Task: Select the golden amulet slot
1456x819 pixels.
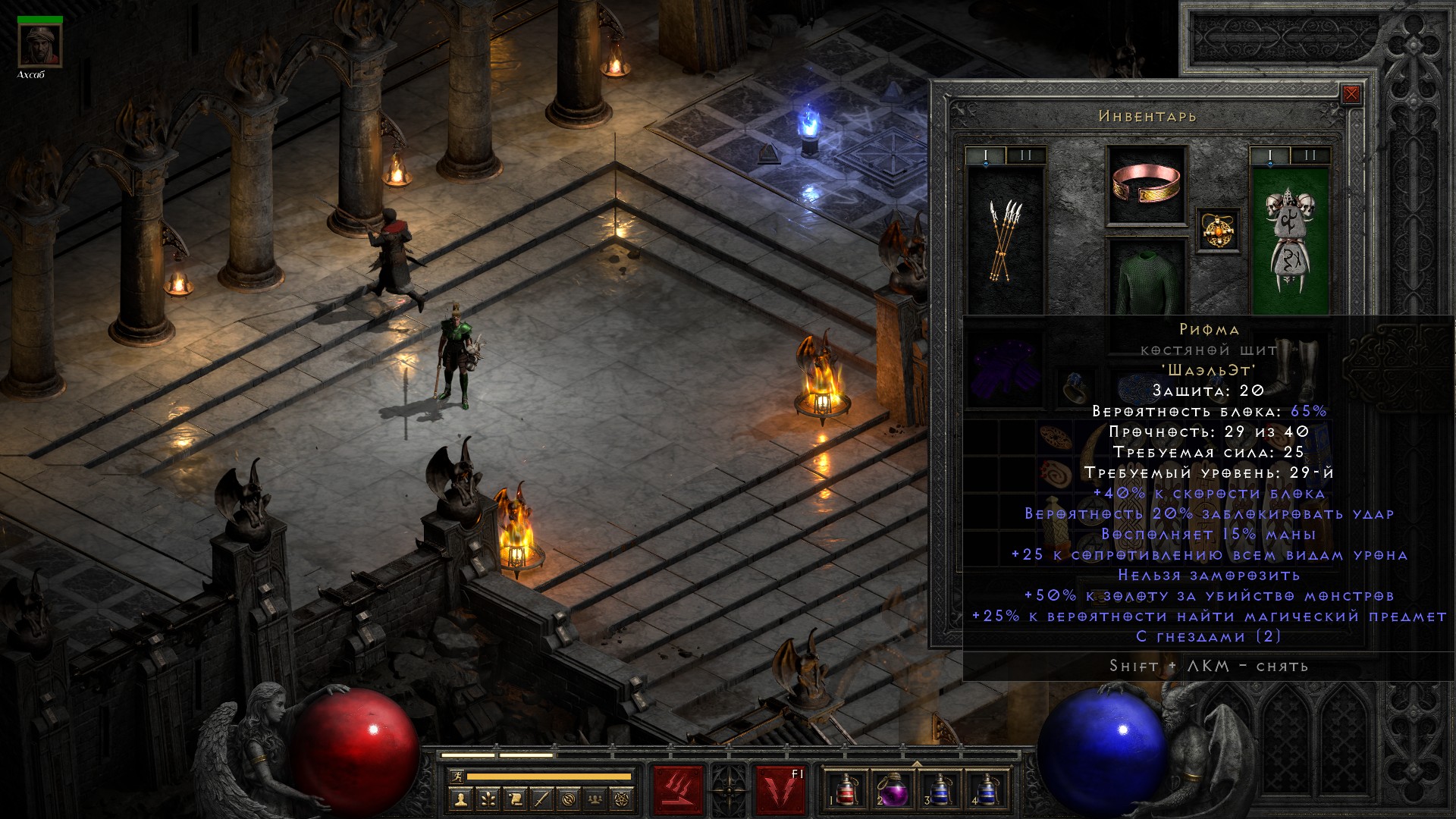Action: [1218, 230]
